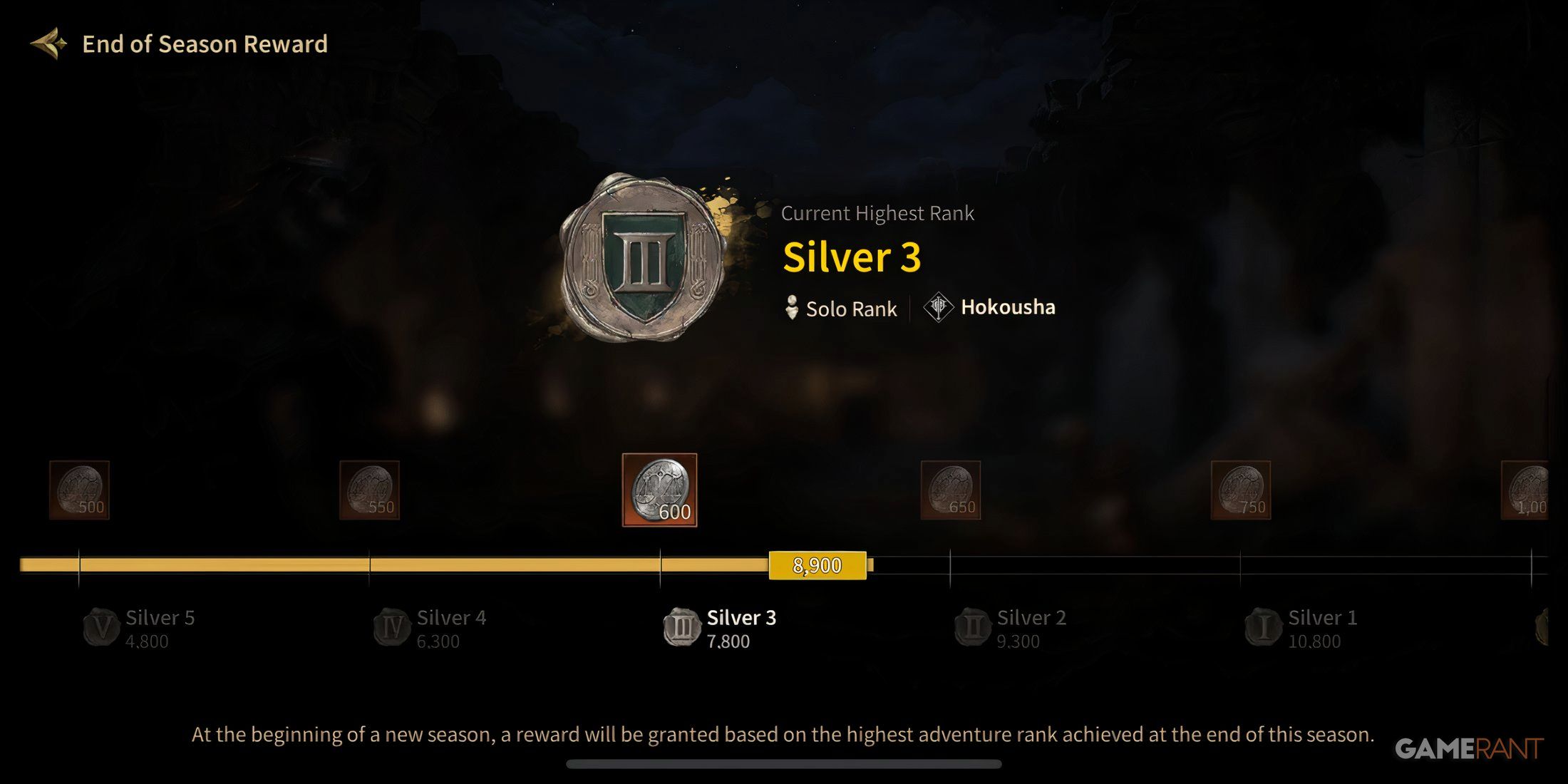
Task: Select the Silver 3 tier label on the track
Action: (741, 617)
